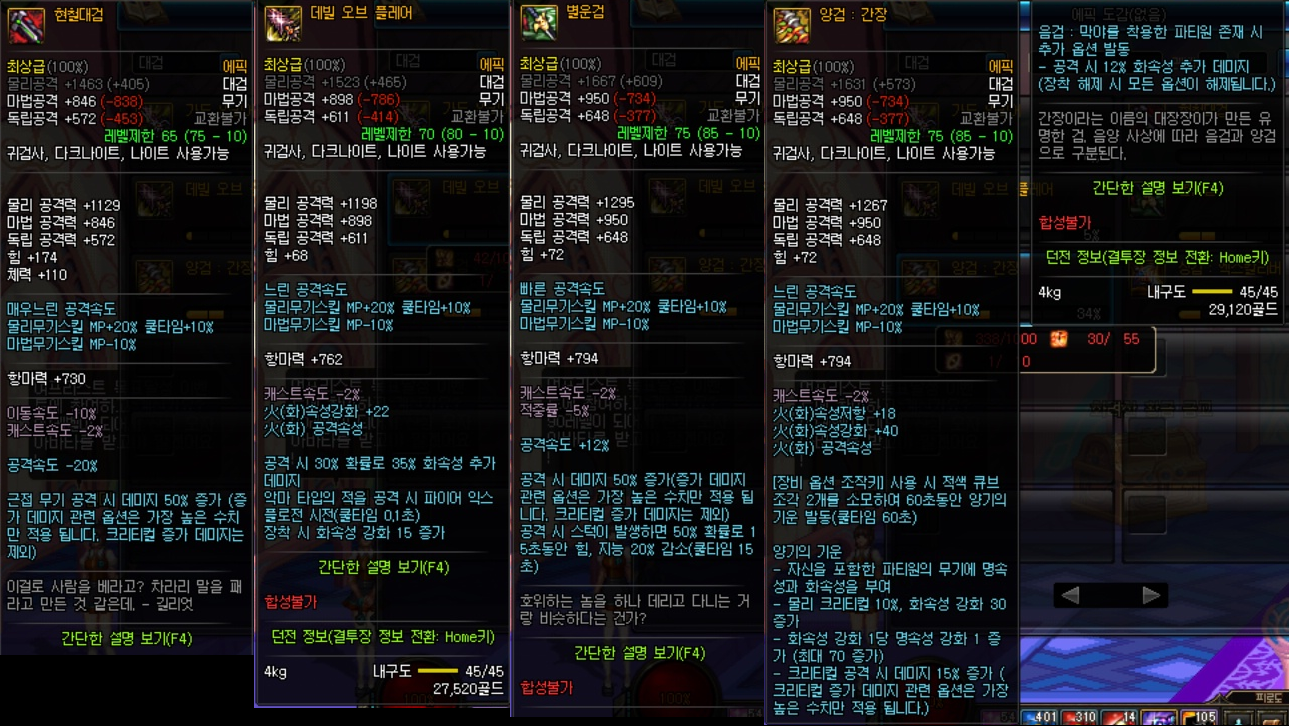Open the character avatar icon bottom right
This screenshot has width=1289, height=726.
(x=1238, y=721)
